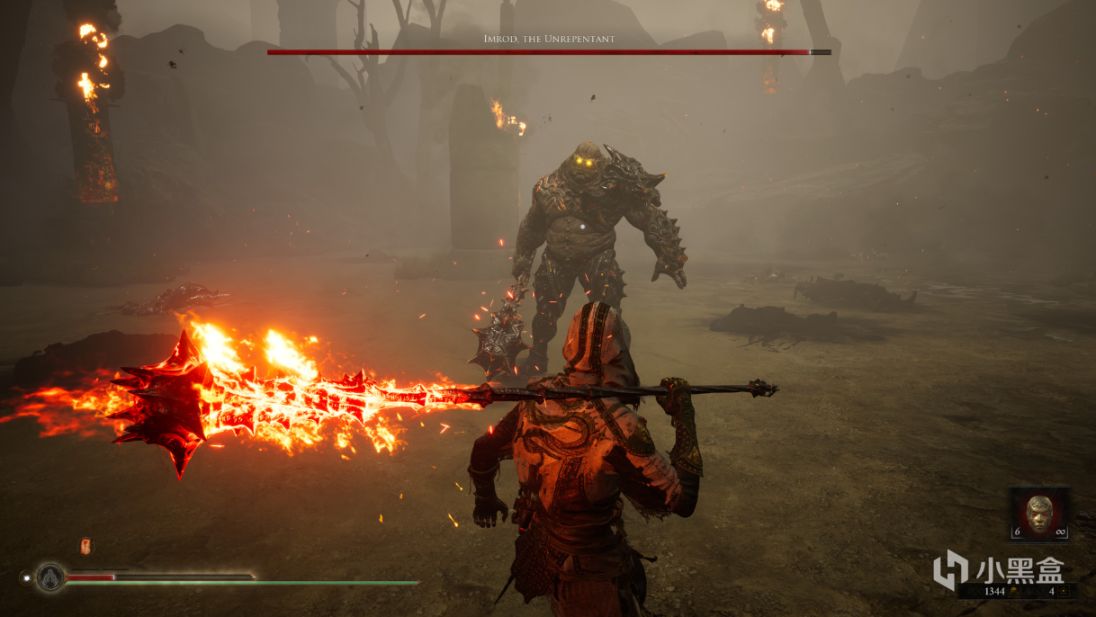Viewport: 1096px width, 617px height.
Task: Select the stone mask item slot
Action: click(x=1039, y=512)
